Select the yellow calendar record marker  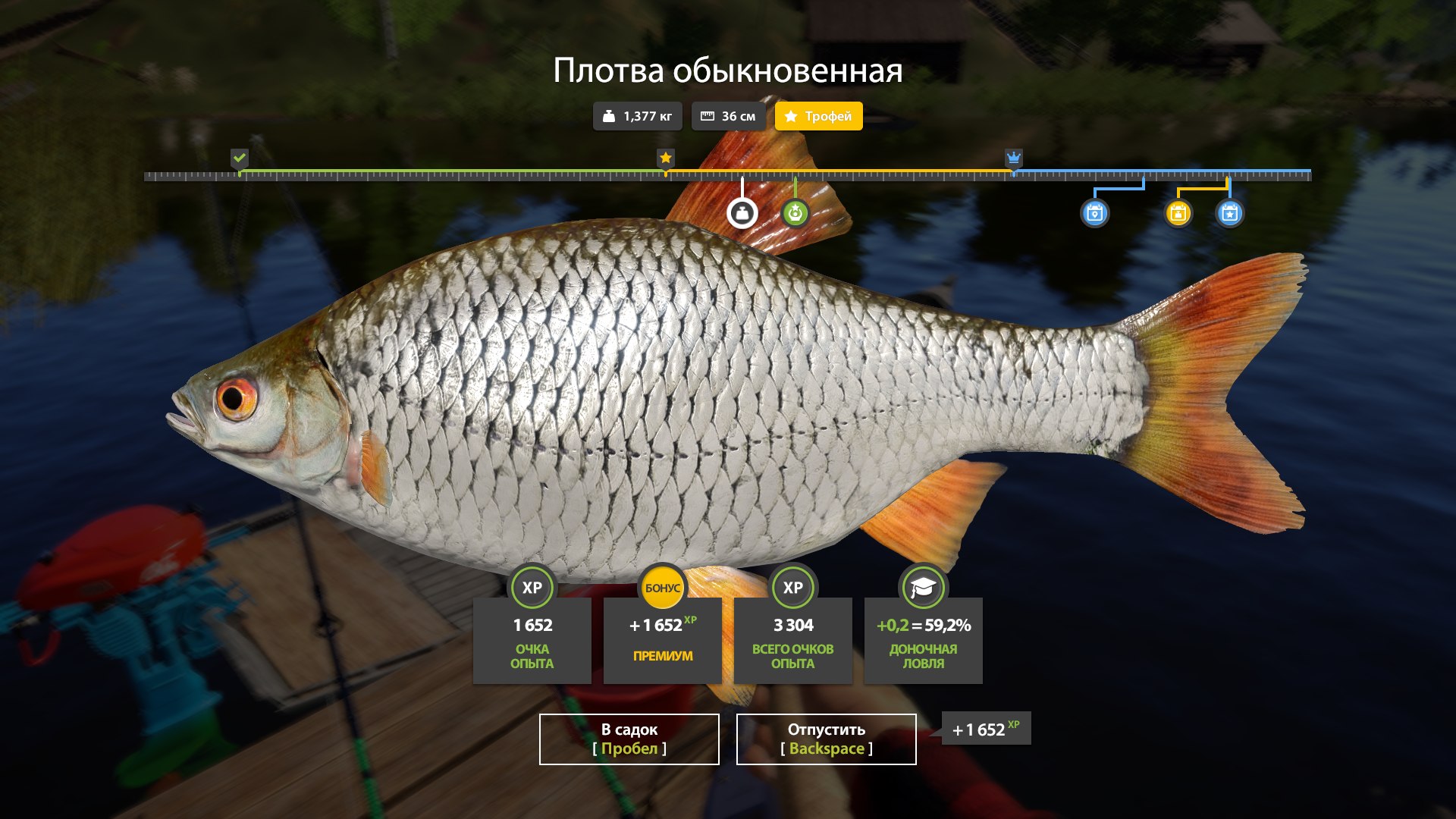1178,213
